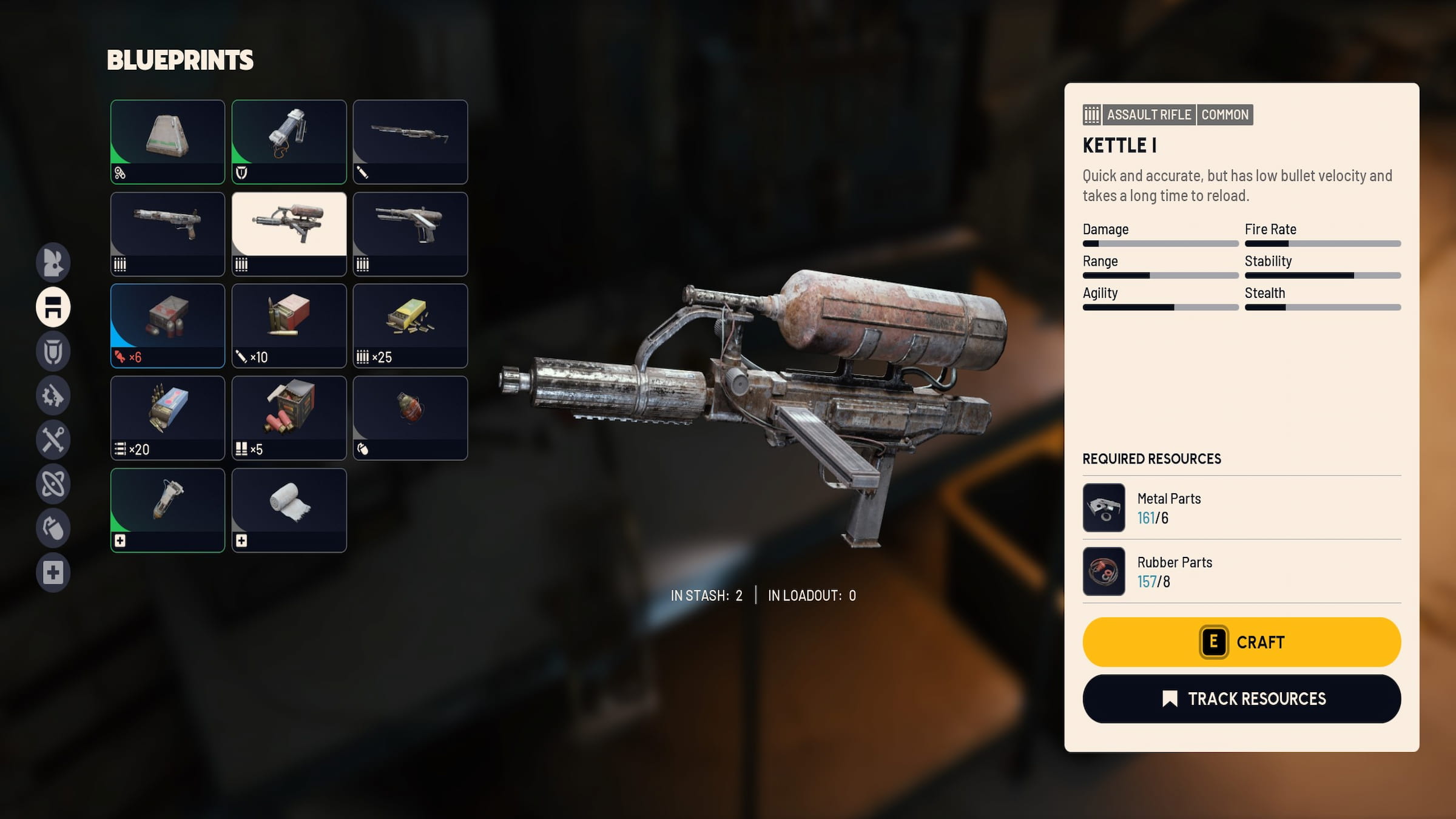
Task: Choose the shield recharger blueprint tile
Action: [x=289, y=141]
